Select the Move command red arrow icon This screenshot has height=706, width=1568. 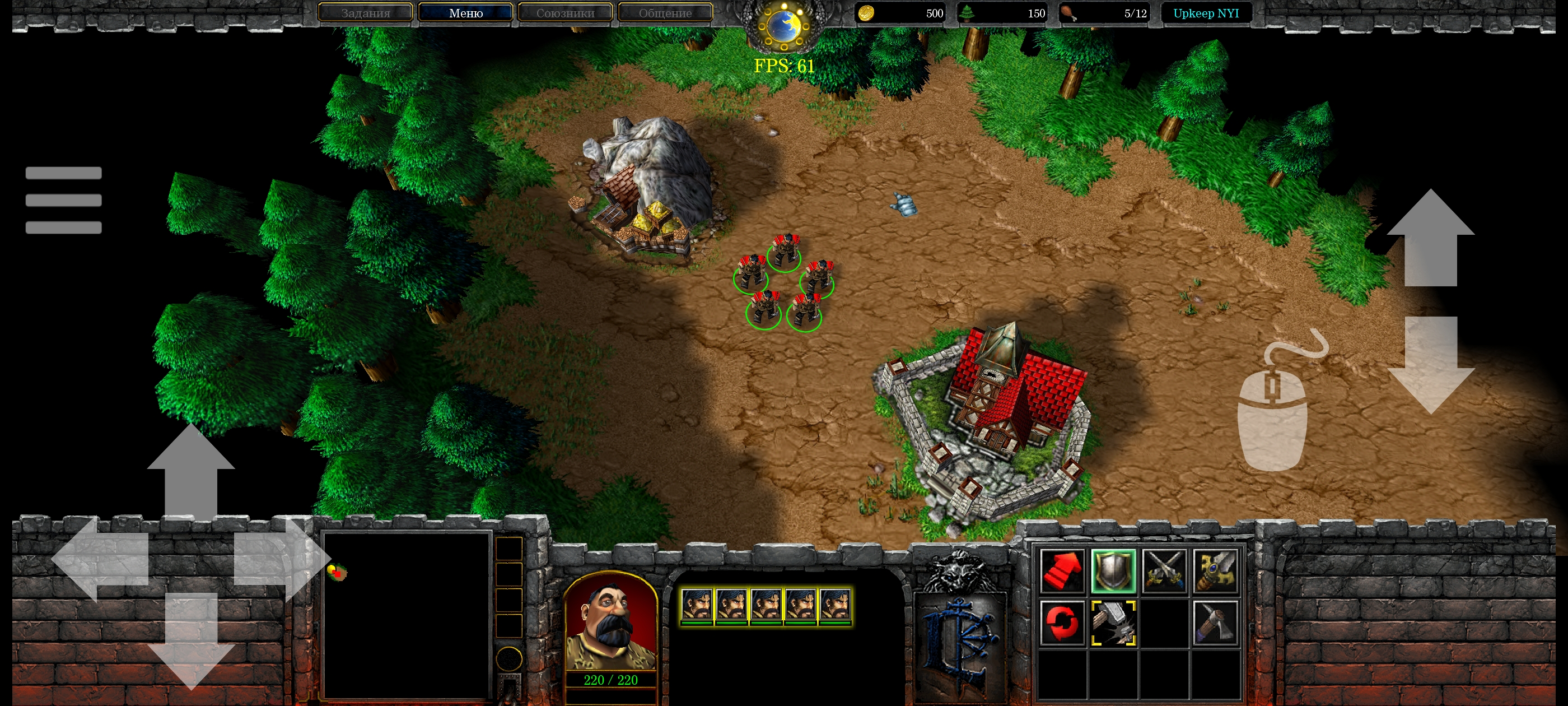pos(1062,572)
